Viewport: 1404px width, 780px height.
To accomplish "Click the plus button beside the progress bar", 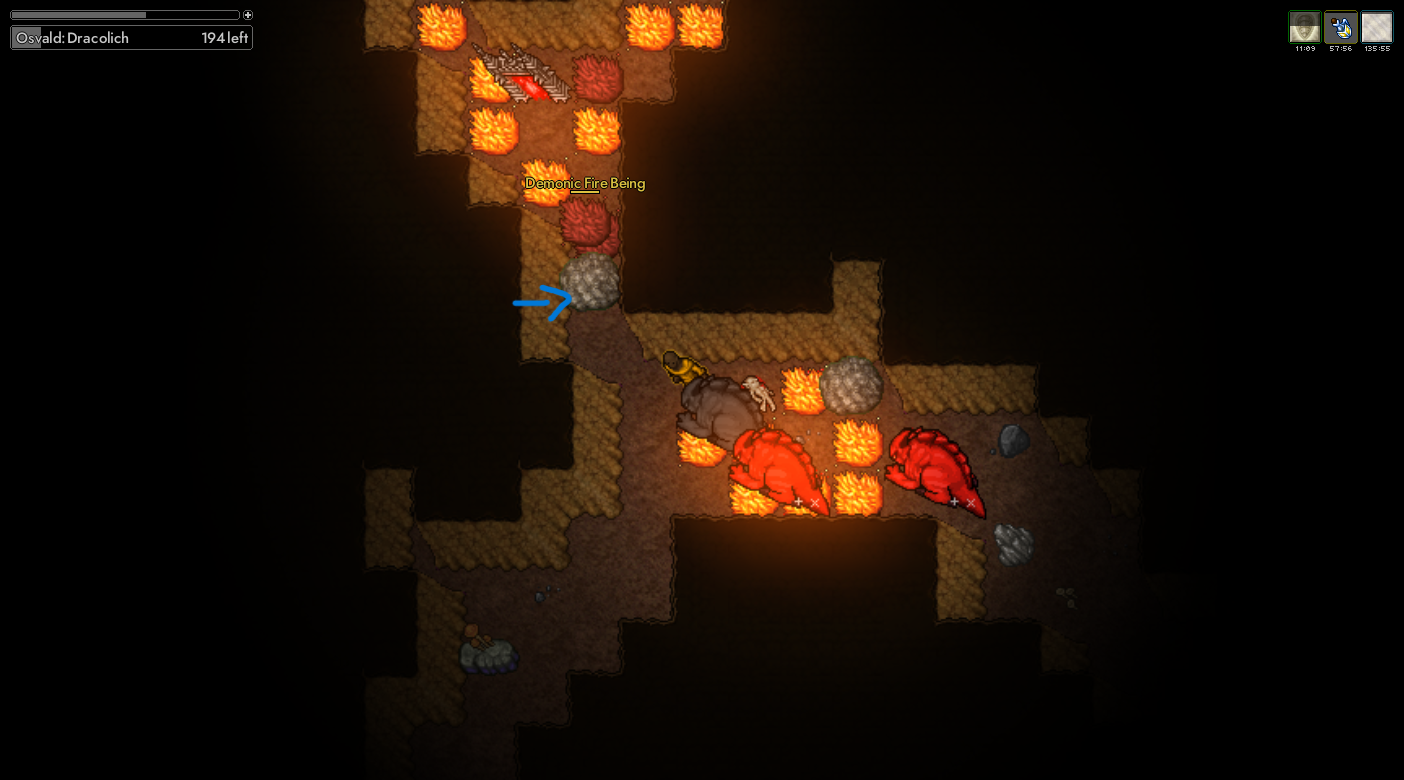I will (248, 15).
